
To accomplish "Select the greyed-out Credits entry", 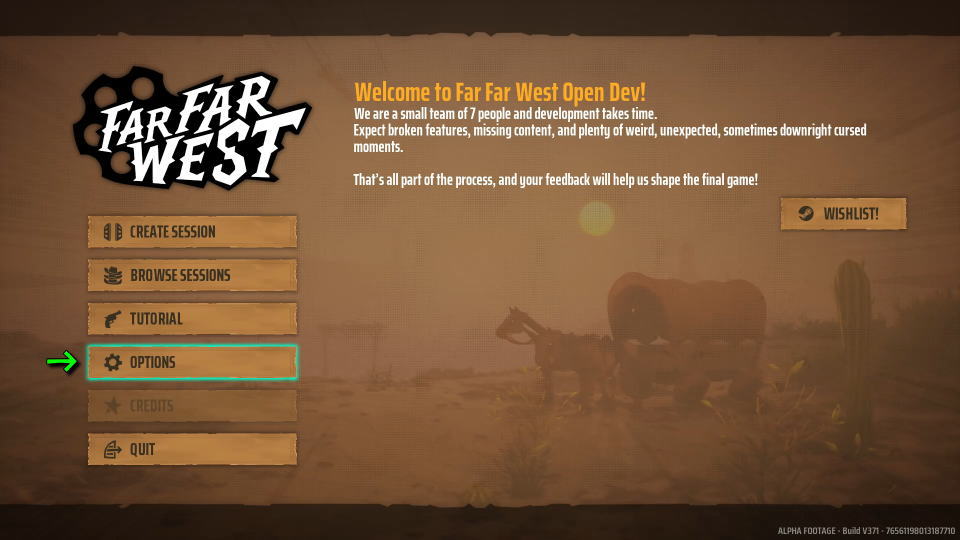I will click(x=192, y=406).
